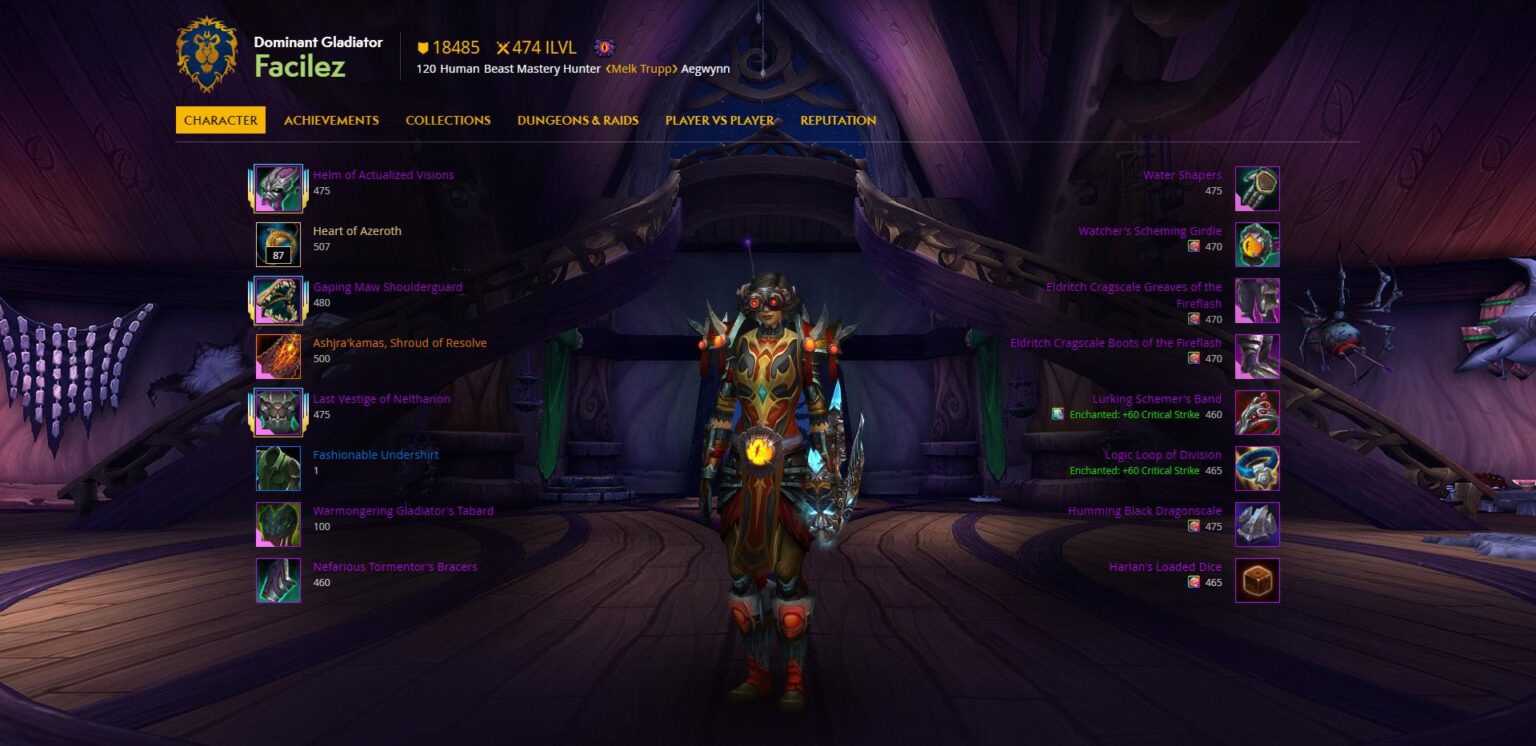Choose the Last Vestige of Neltharion icon
This screenshot has height=746, width=1536.
pos(278,412)
